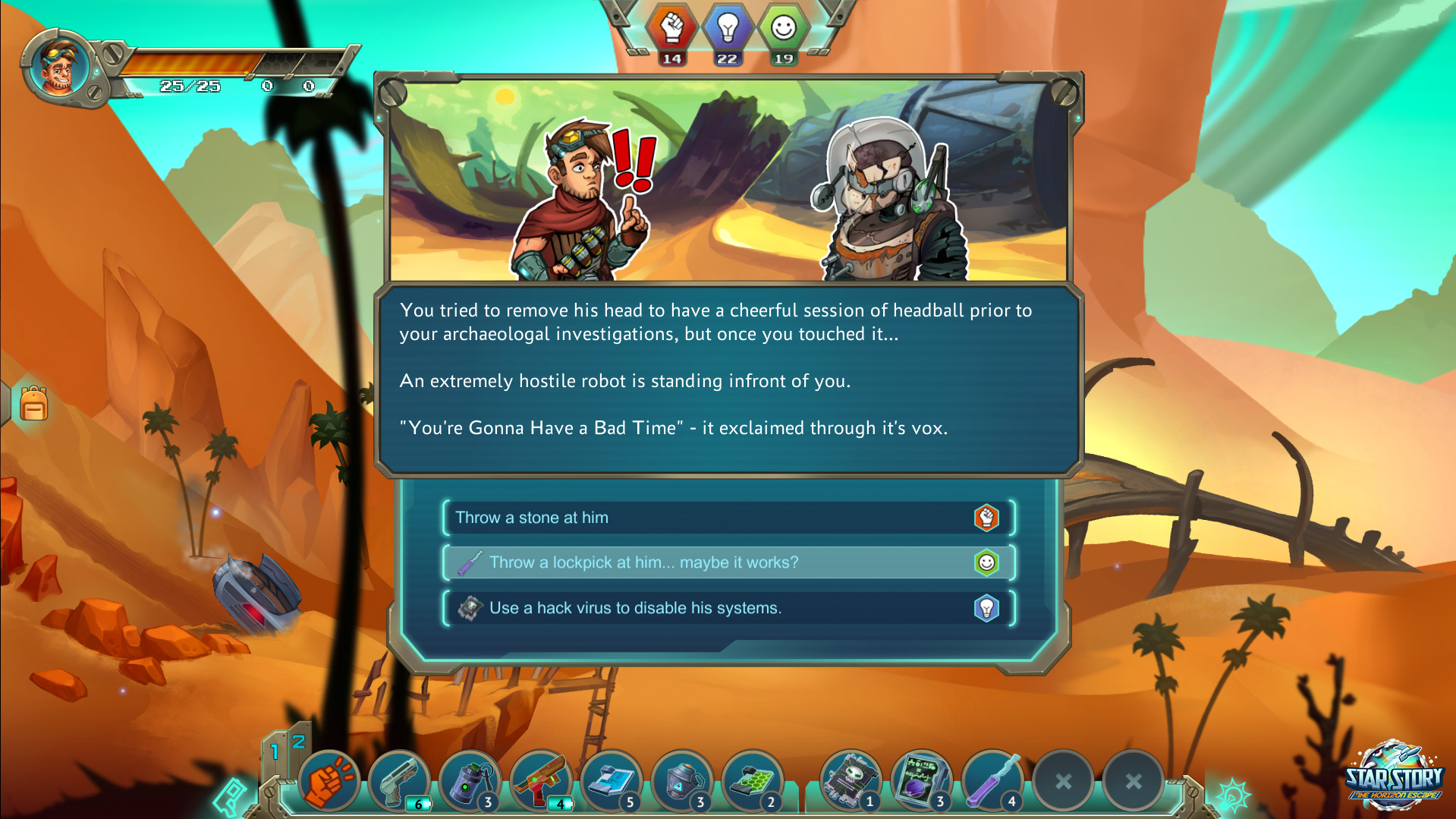Image resolution: width=1456 pixels, height=819 pixels.
Task: Select the grey pistol with 6 charges
Action: 399,781
